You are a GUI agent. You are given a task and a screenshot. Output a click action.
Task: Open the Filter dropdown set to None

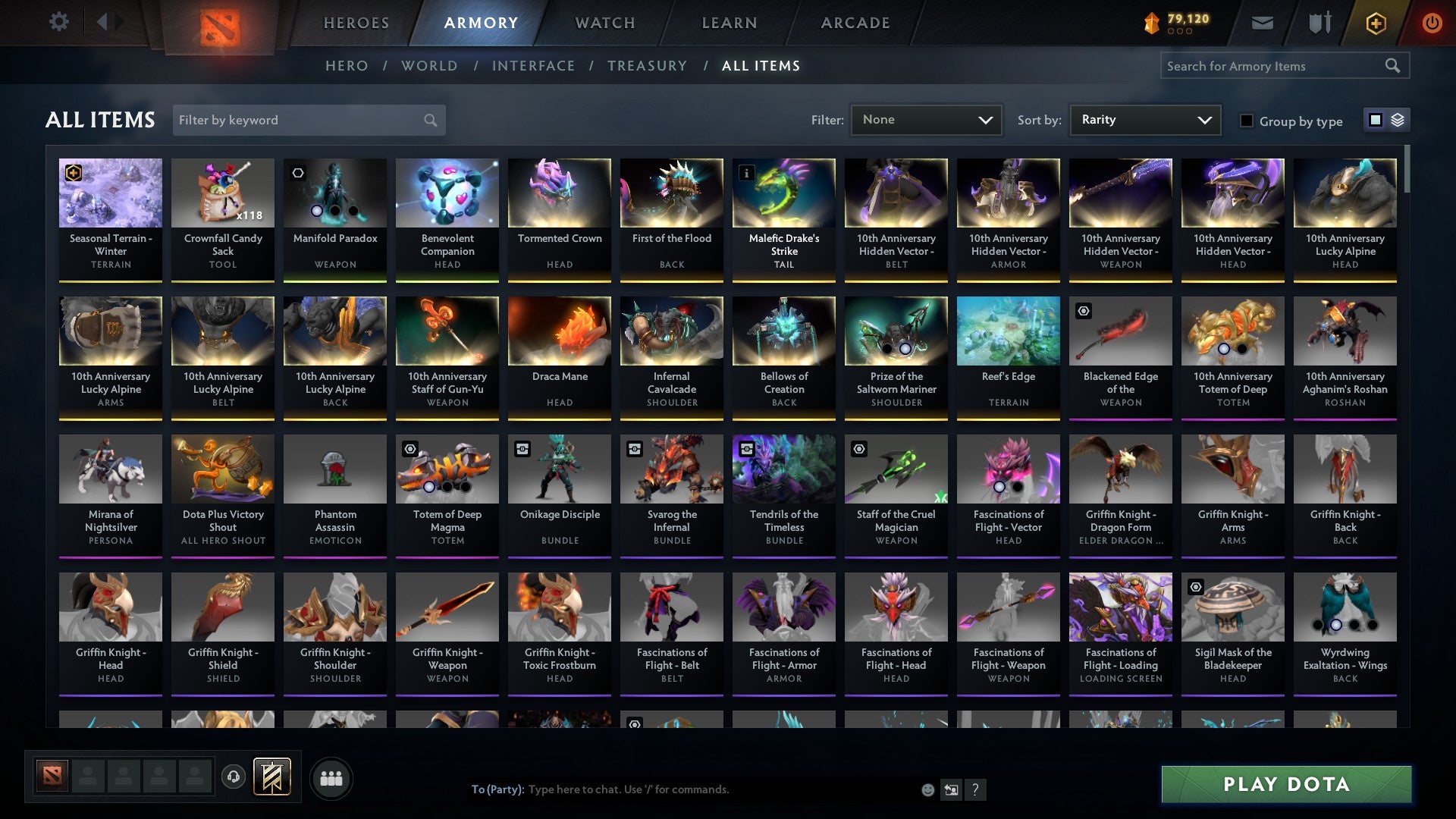click(926, 119)
